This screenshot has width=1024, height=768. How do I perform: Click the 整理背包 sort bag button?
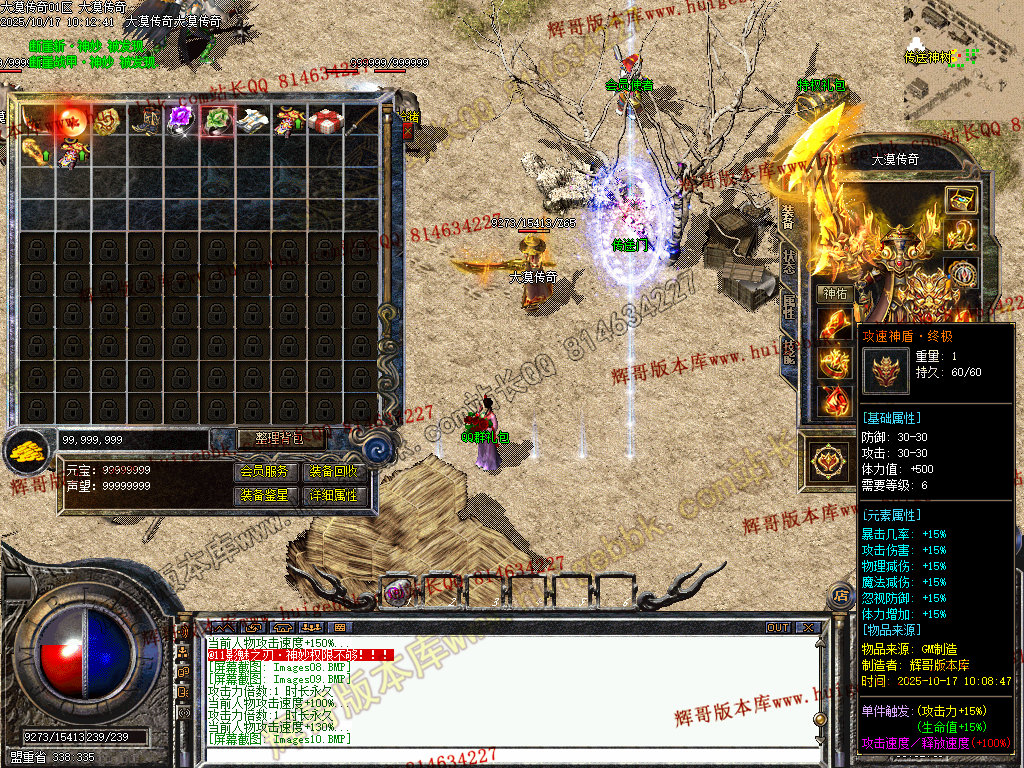tap(268, 438)
